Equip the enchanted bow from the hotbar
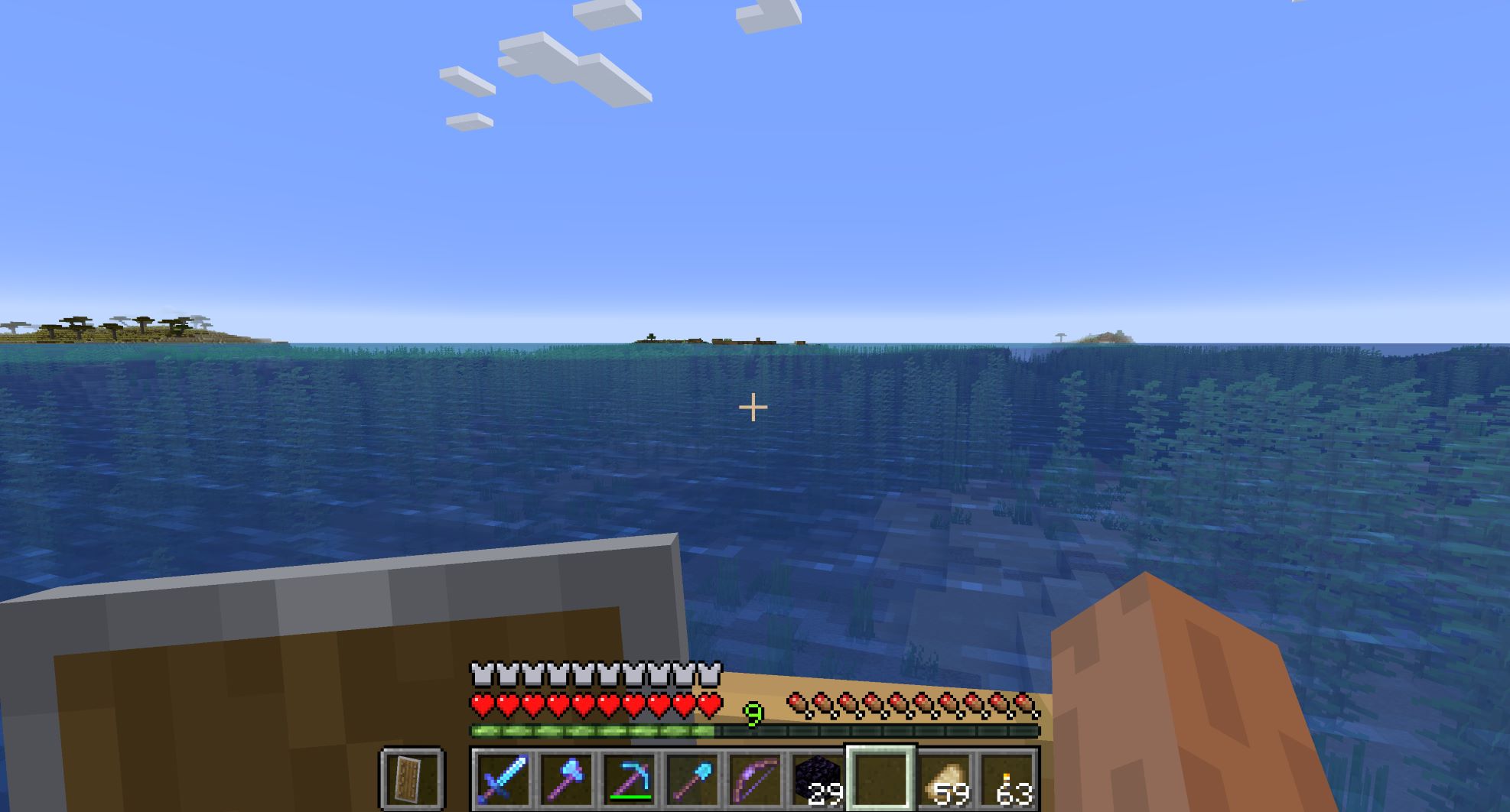1510x812 pixels. pos(754,778)
